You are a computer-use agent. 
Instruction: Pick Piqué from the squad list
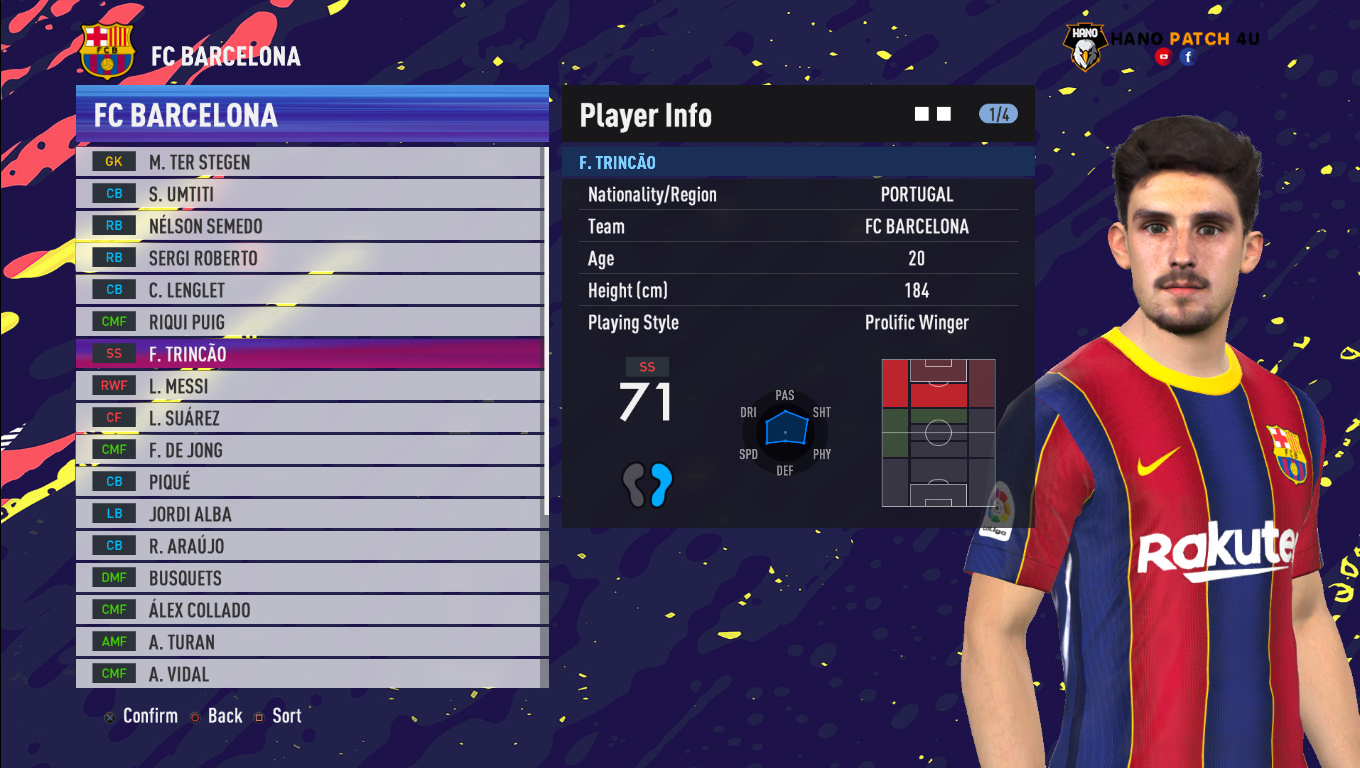(x=310, y=482)
